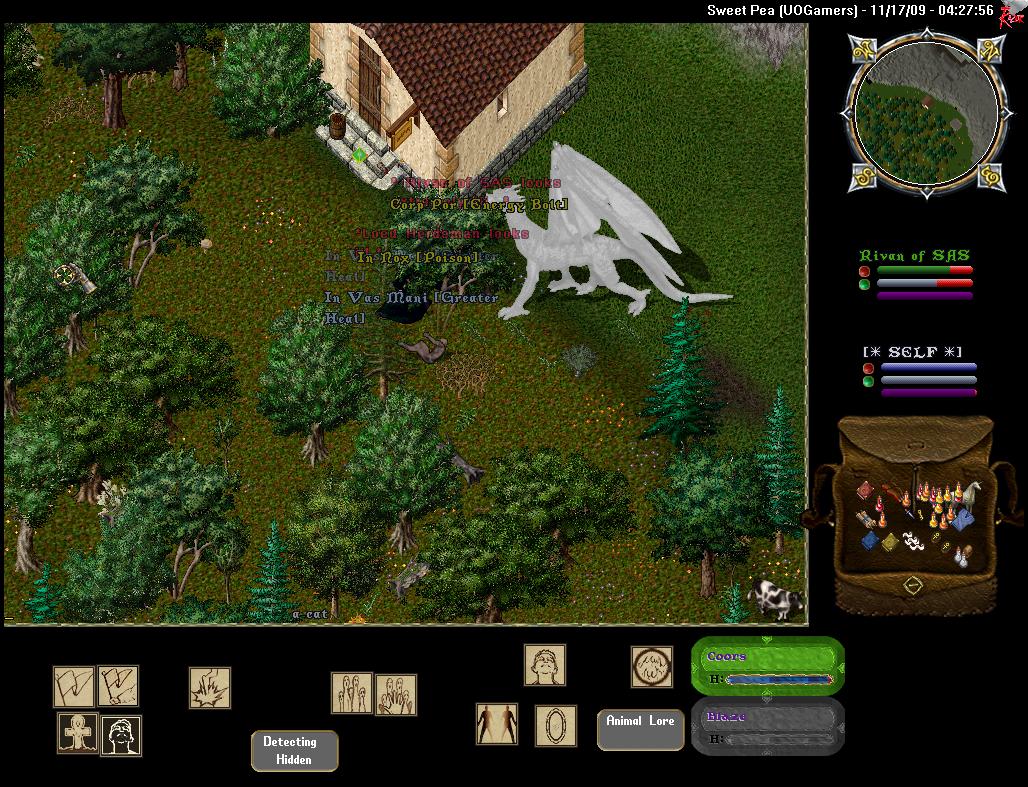Image resolution: width=1028 pixels, height=787 pixels.
Task: Cast the two standing figures spell icon
Action: [497, 724]
